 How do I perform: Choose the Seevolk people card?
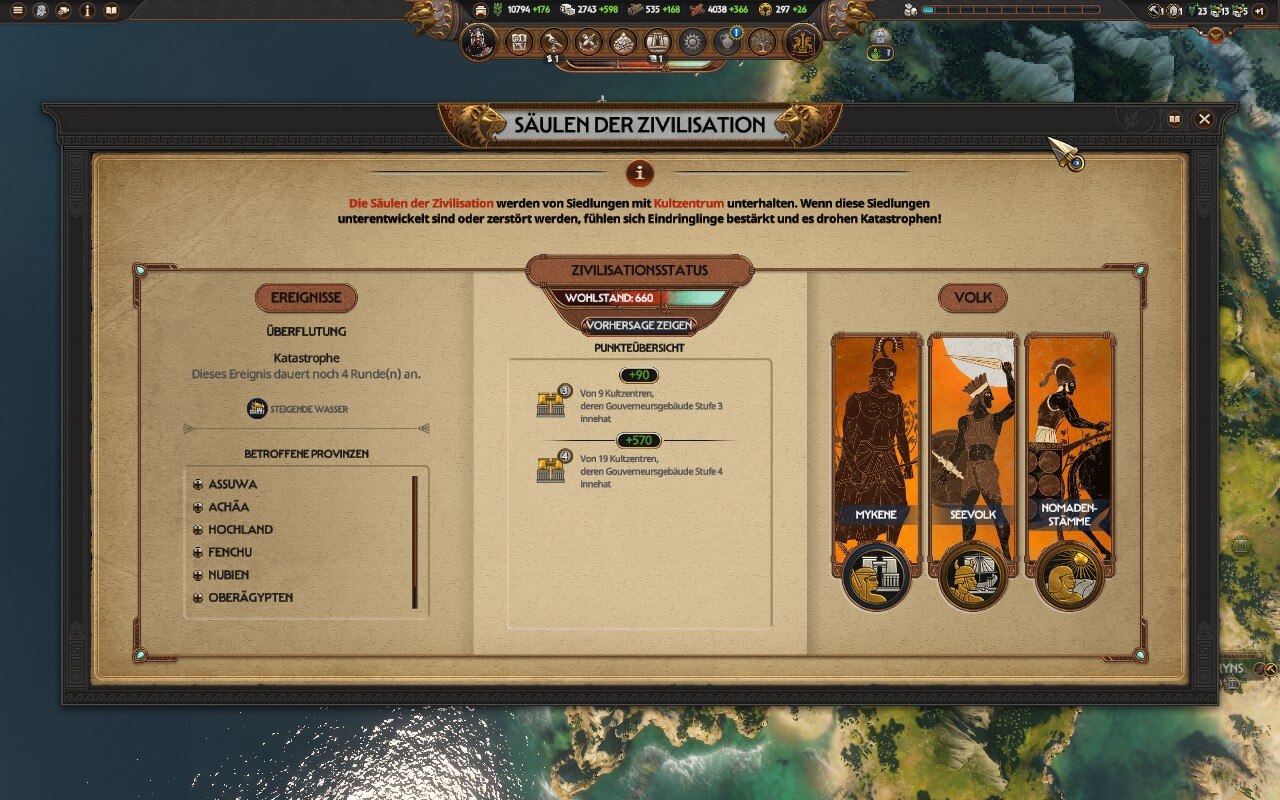point(972,450)
